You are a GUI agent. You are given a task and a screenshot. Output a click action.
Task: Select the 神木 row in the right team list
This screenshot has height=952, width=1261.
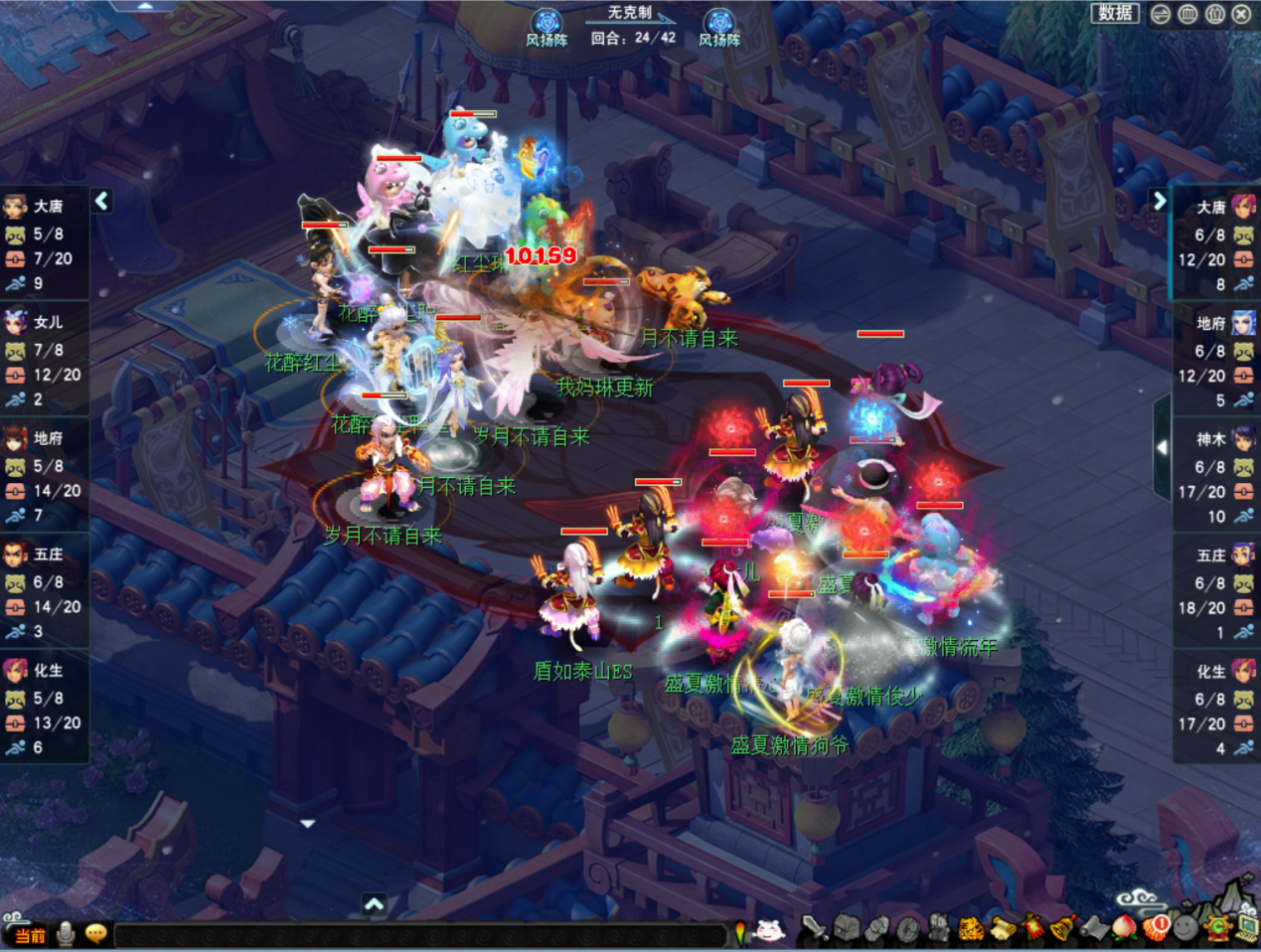click(1216, 476)
